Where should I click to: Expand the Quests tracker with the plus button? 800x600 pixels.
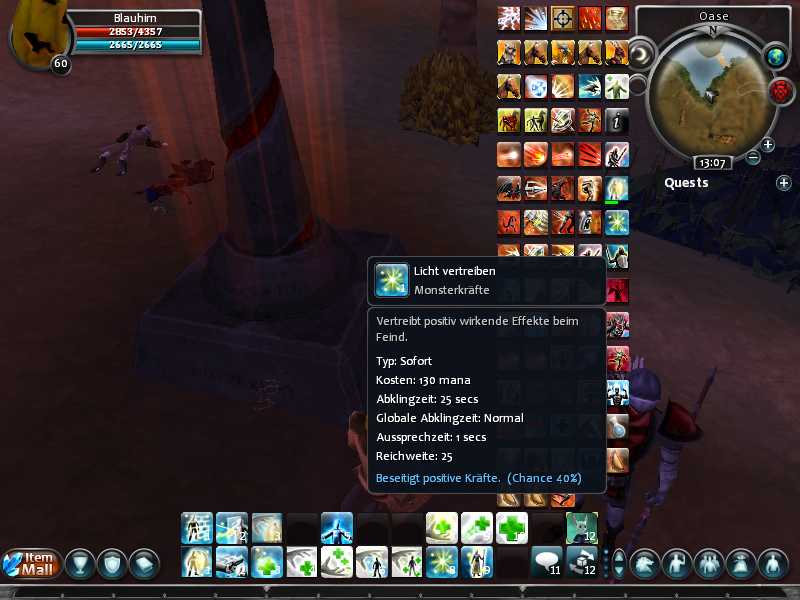pyautogui.click(x=784, y=183)
